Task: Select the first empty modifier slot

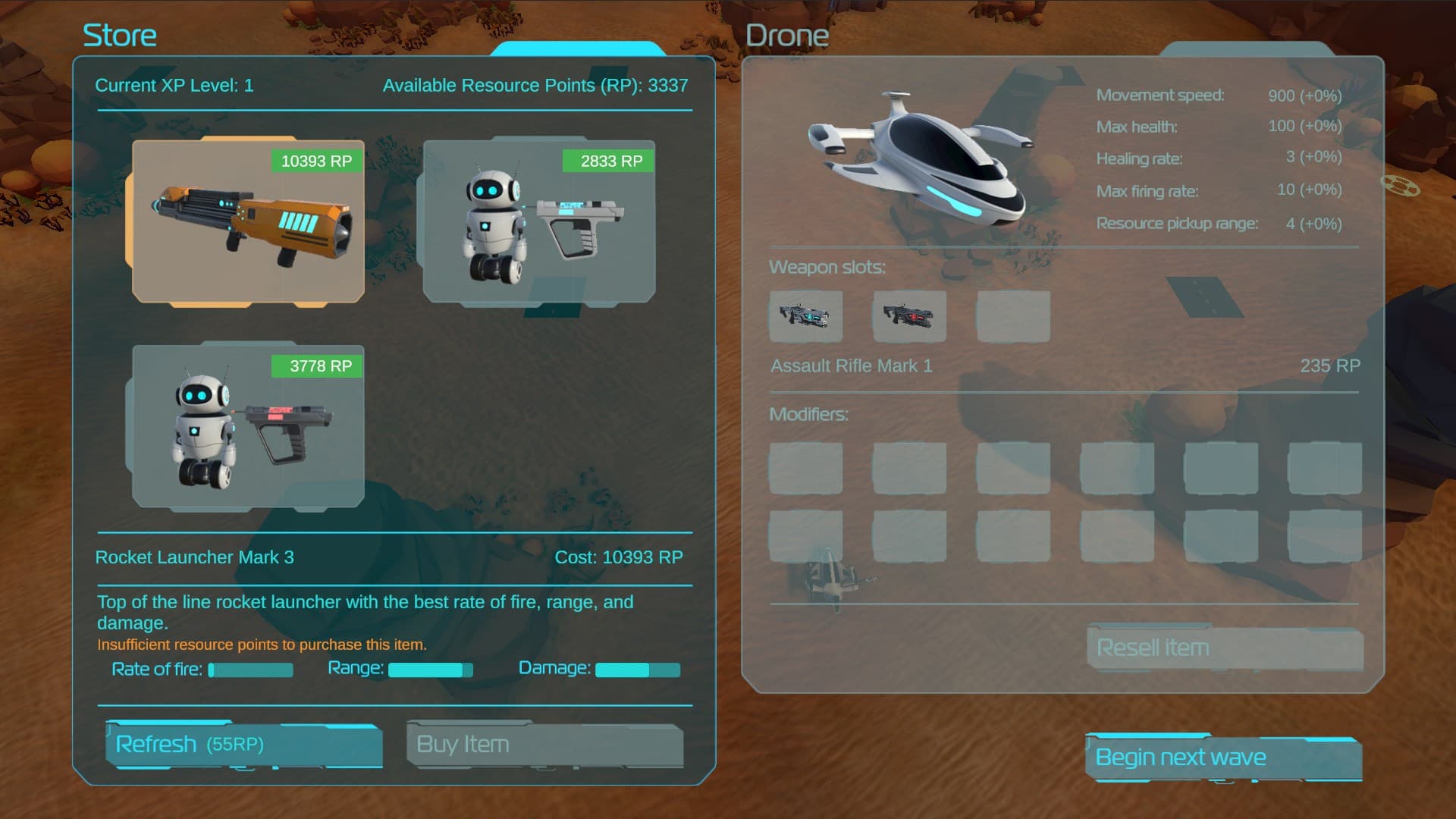Action: click(x=805, y=468)
